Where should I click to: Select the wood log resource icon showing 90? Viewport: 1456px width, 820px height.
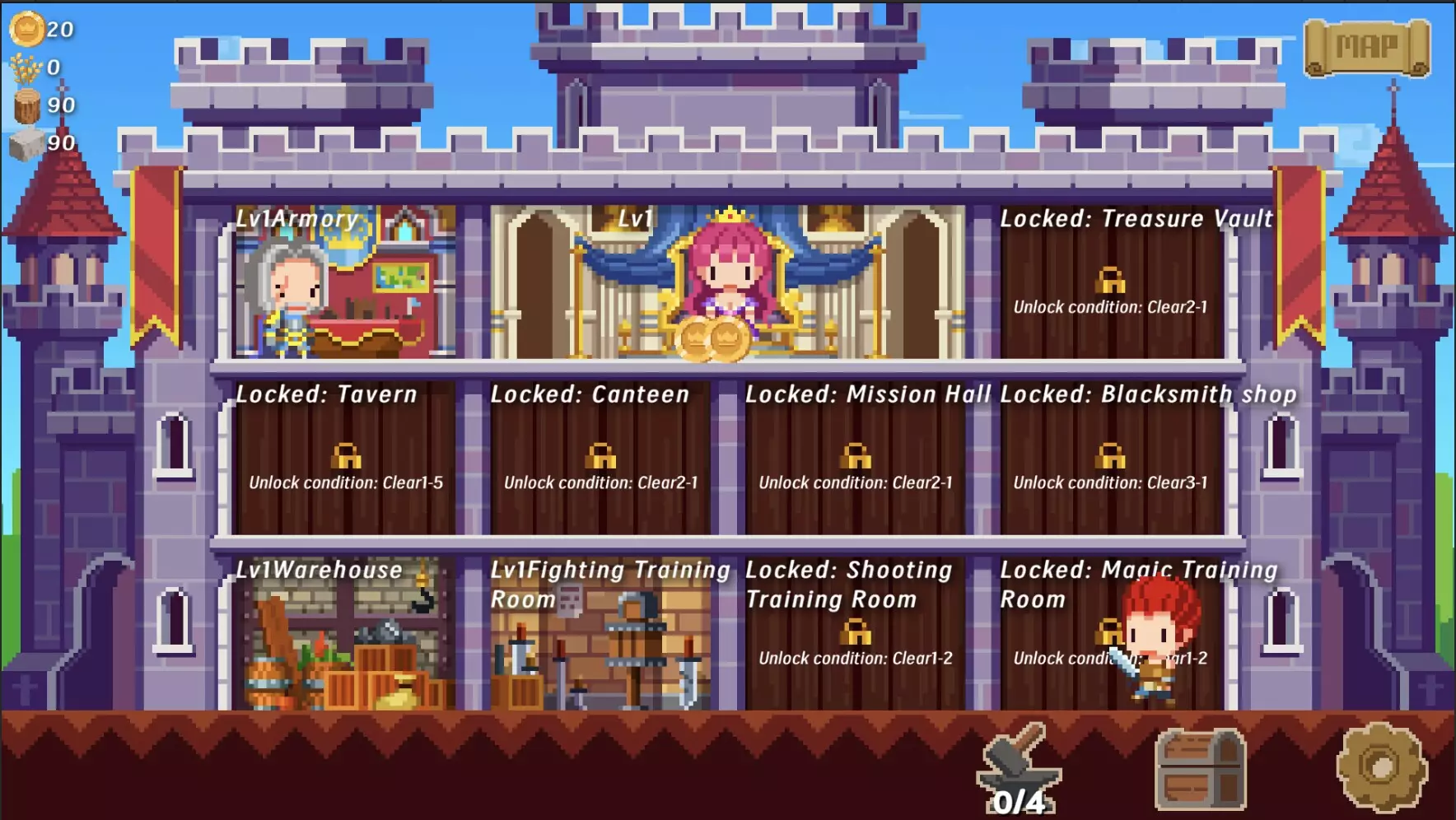click(29, 105)
